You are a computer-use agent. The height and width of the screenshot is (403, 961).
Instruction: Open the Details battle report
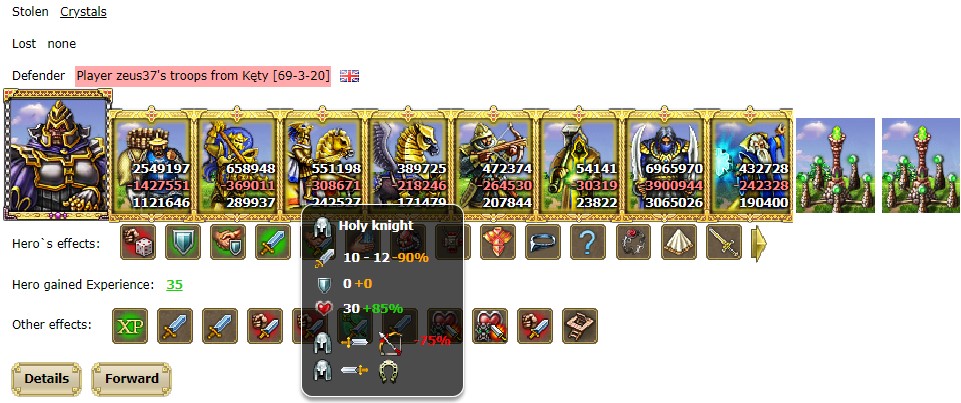tap(45, 379)
